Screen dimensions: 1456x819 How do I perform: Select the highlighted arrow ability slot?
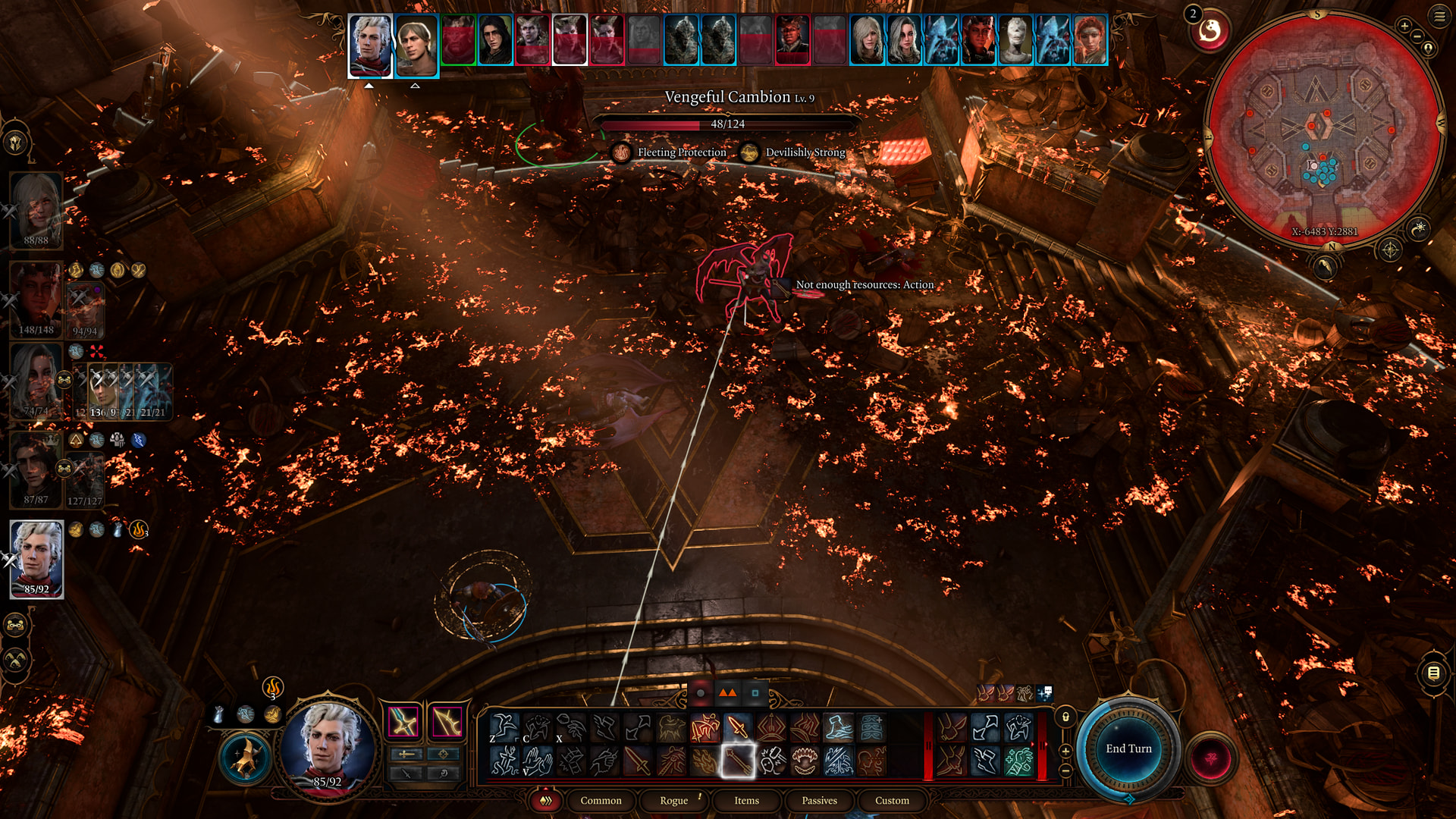737,761
